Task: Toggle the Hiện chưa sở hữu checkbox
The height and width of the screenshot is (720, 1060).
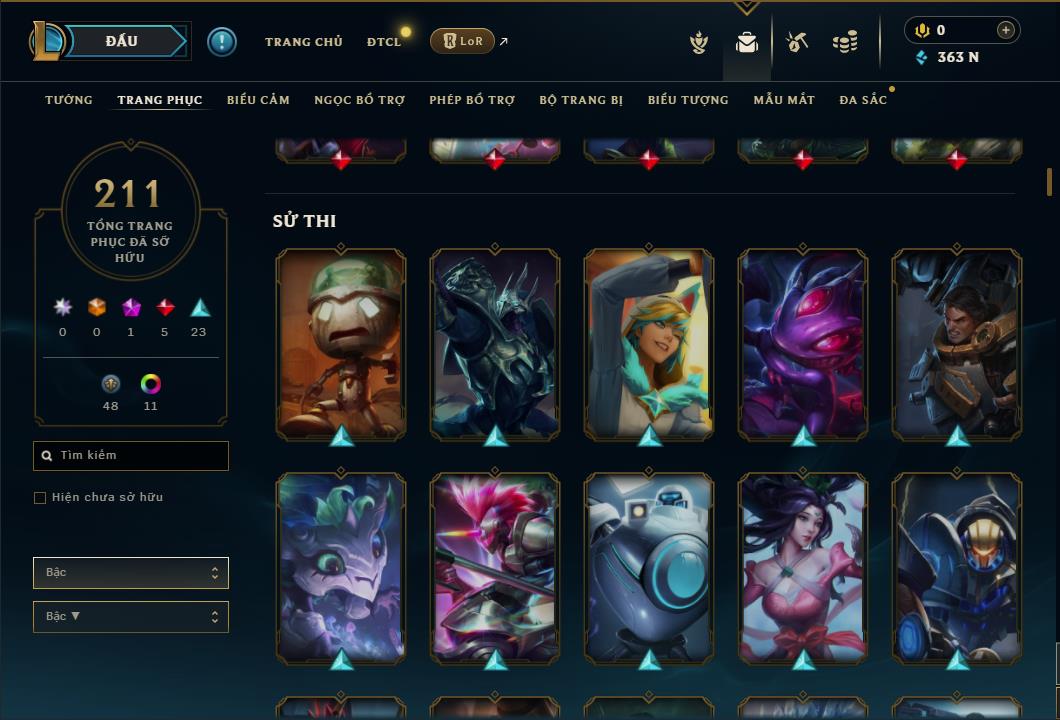Action: click(40, 498)
